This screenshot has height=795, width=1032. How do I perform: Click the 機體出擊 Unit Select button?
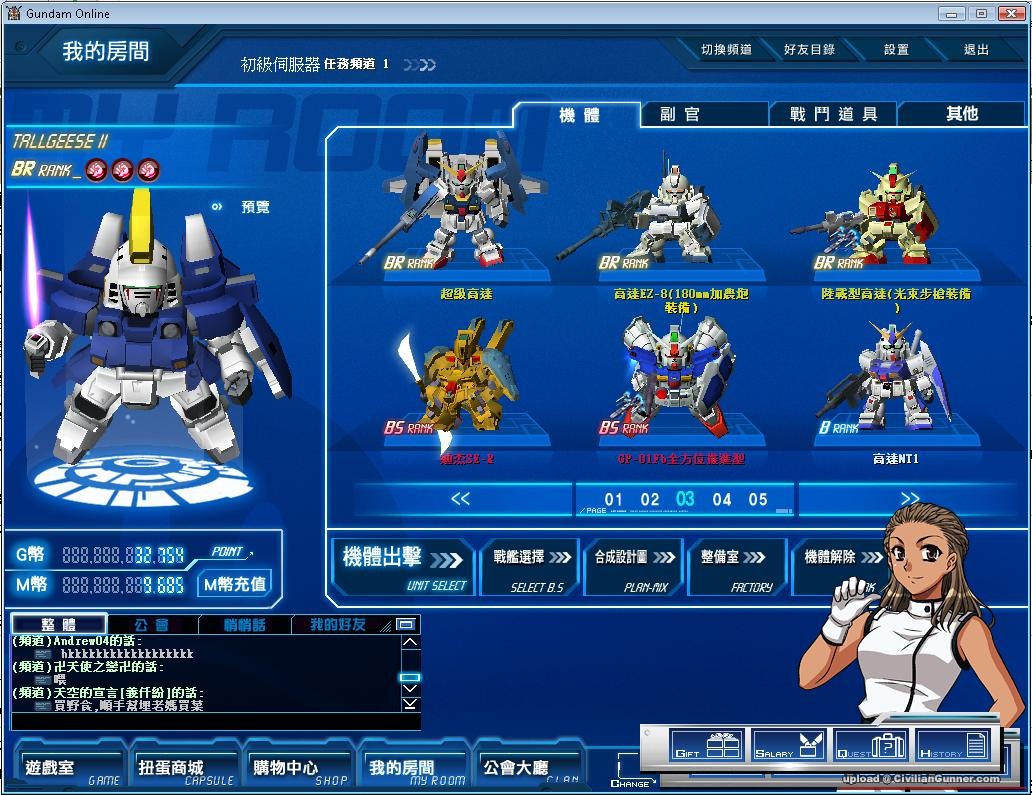(402, 566)
